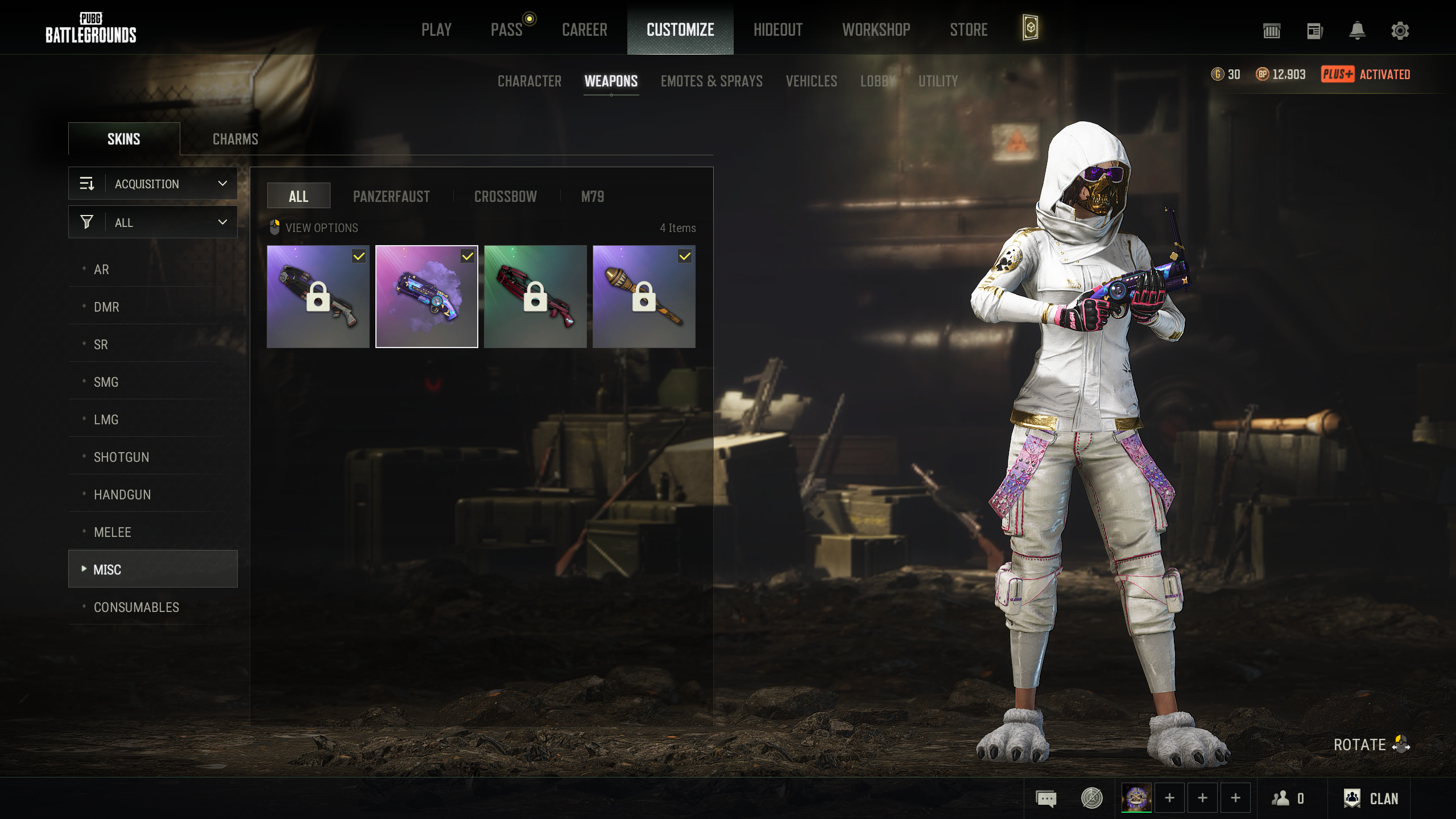1456x819 pixels.
Task: Show only M79 skins
Action: [592, 197]
